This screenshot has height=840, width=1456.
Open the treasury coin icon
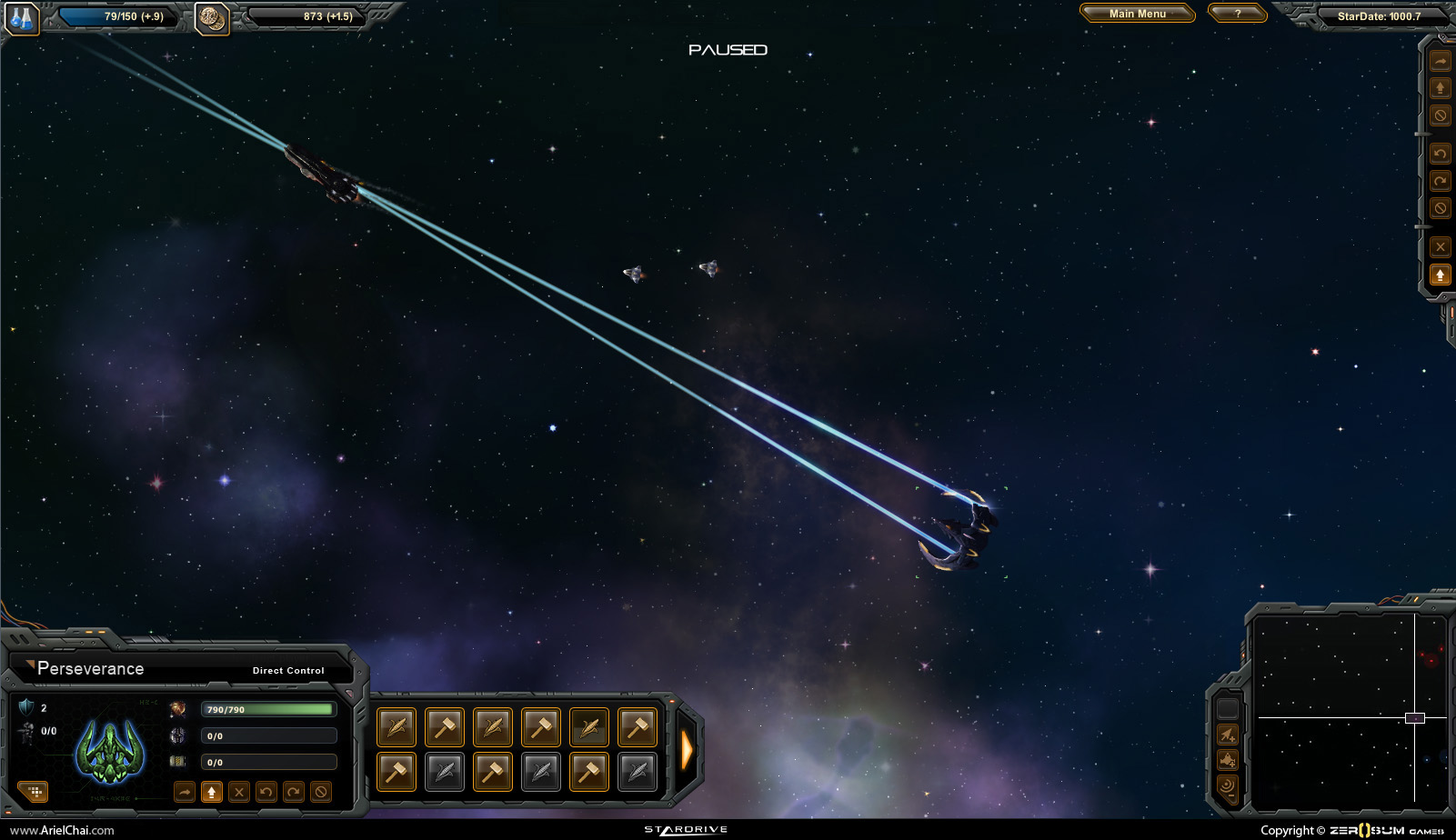pos(213,18)
